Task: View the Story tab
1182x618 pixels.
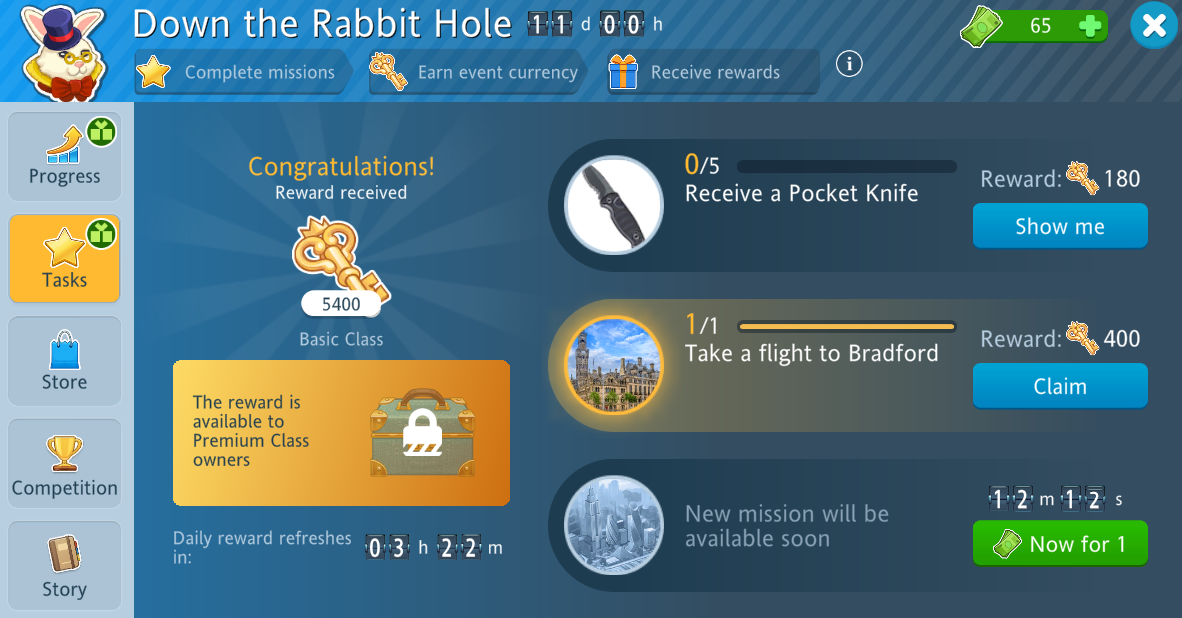Action: [x=65, y=565]
